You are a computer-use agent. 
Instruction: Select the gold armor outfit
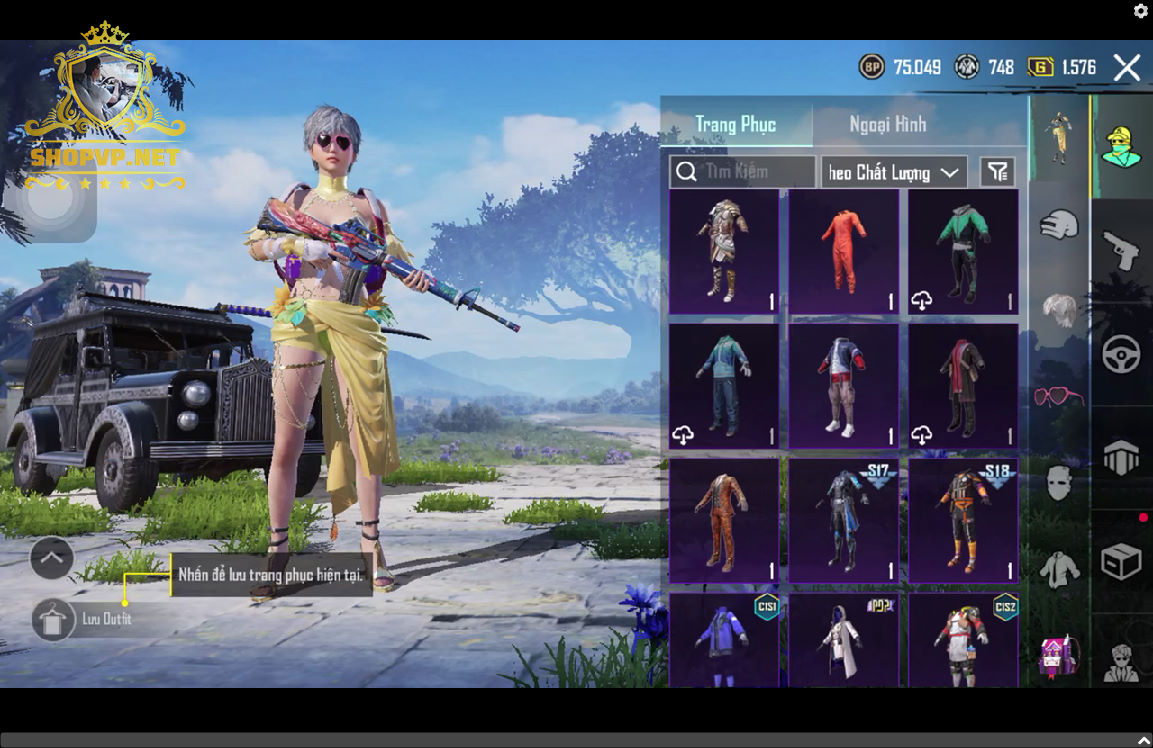tap(723, 252)
